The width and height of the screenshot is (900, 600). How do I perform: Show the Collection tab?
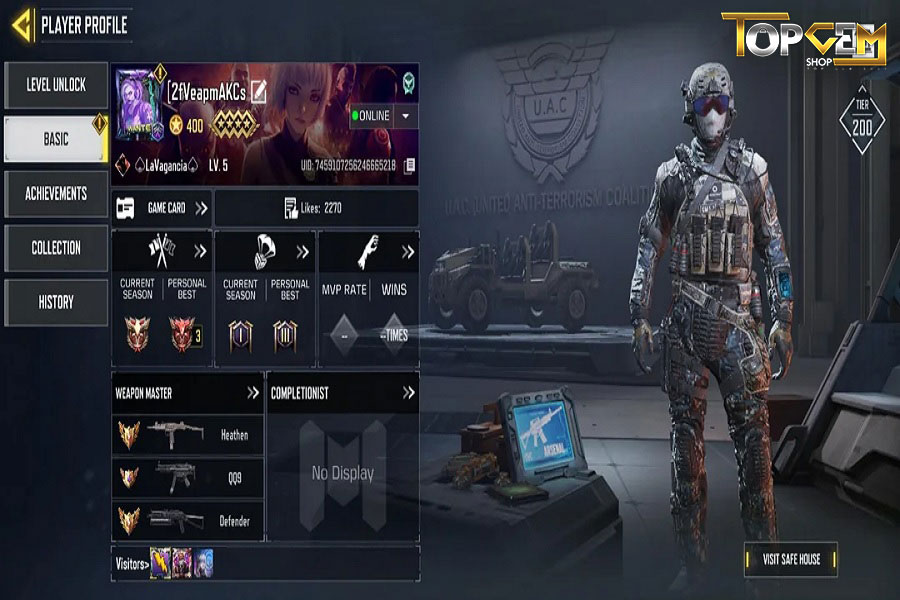[x=56, y=248]
